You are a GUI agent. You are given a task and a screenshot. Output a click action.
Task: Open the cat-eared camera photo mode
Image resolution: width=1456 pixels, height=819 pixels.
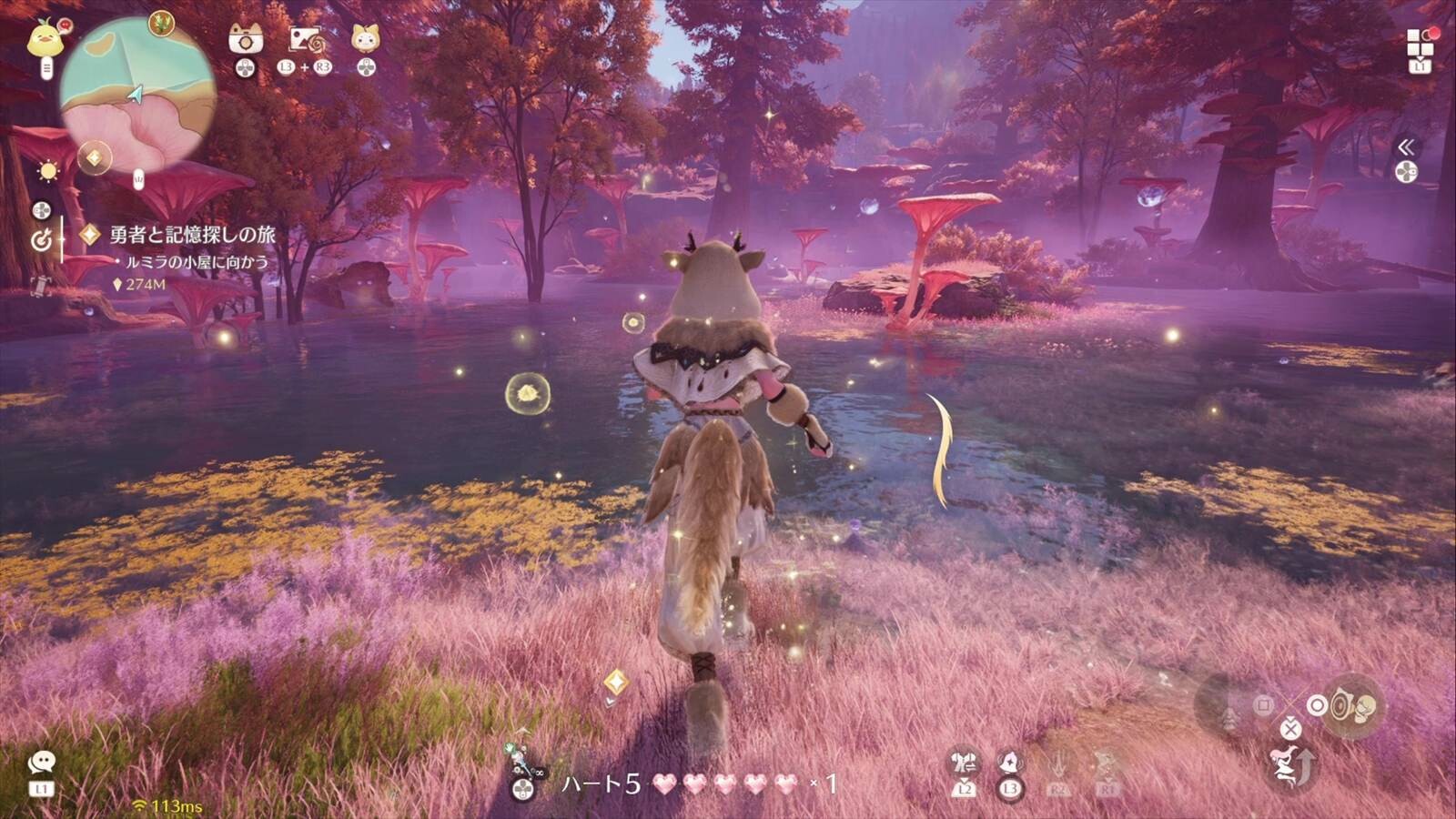tap(245, 39)
